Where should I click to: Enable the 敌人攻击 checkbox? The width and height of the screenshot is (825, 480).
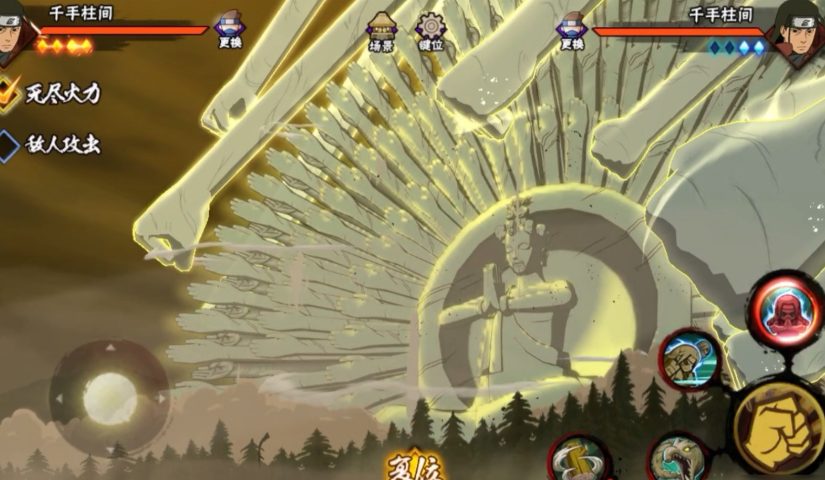10,145
